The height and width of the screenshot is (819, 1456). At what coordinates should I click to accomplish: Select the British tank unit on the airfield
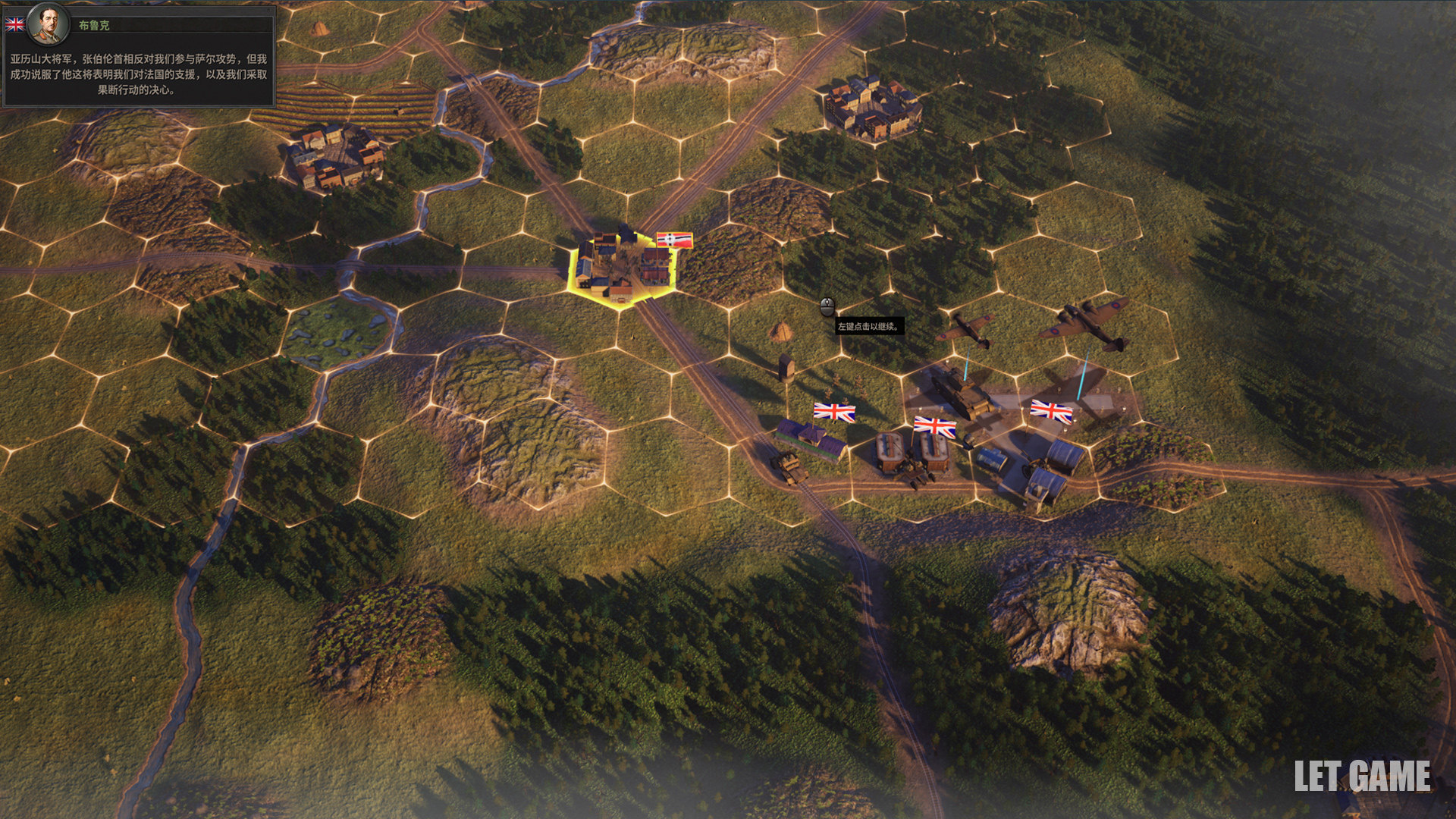tap(961, 394)
